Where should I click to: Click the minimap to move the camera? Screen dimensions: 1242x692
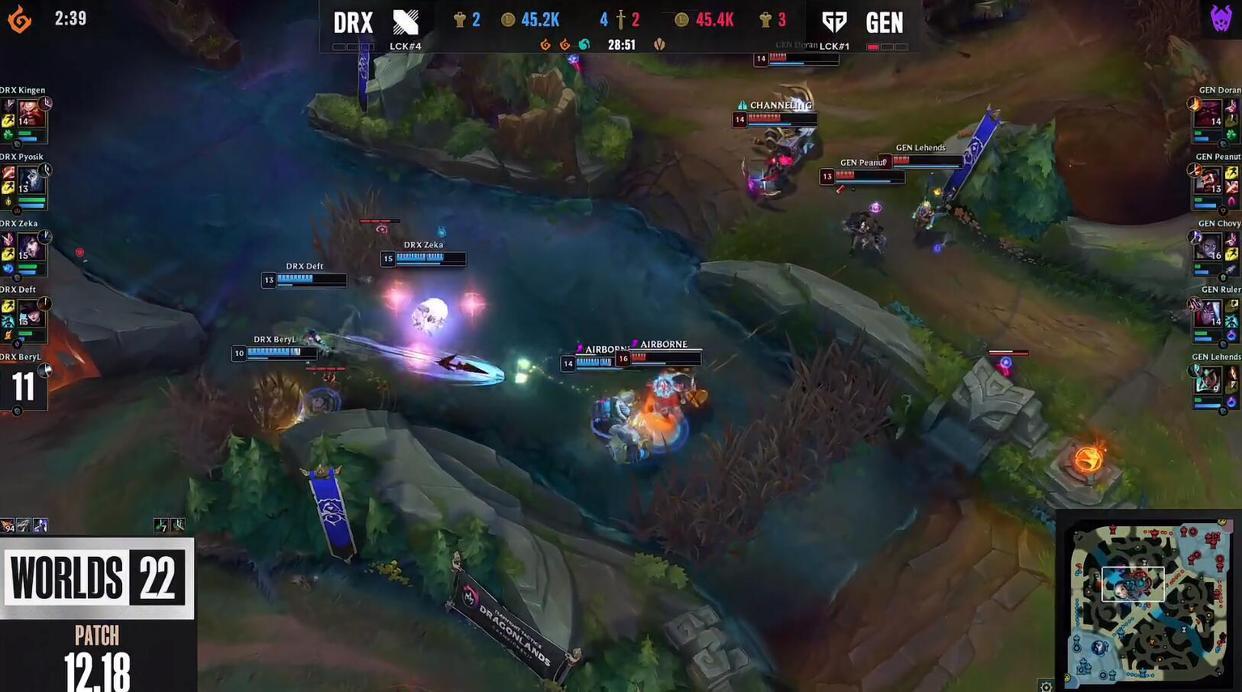tap(1146, 601)
